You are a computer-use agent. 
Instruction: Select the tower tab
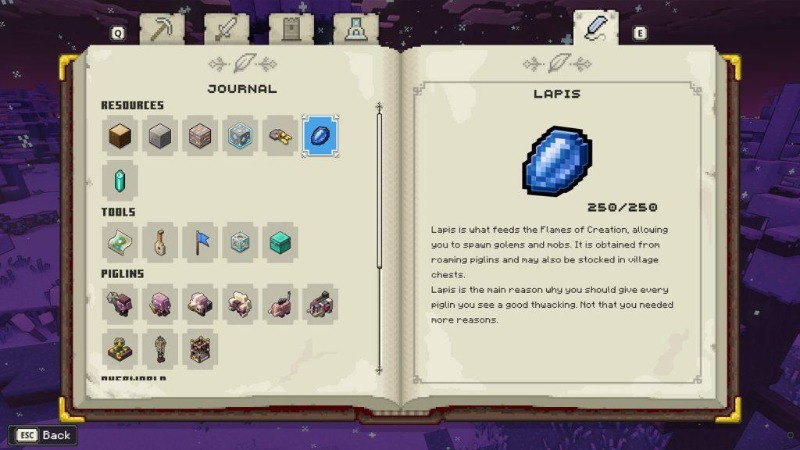(x=291, y=30)
